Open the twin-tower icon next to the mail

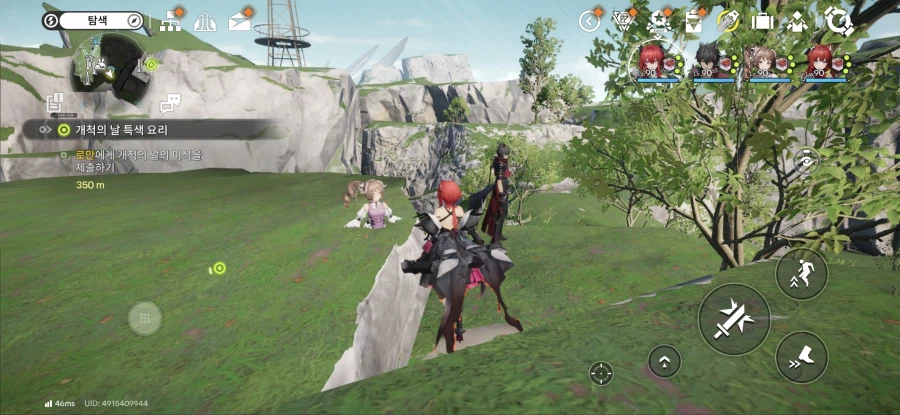(205, 22)
